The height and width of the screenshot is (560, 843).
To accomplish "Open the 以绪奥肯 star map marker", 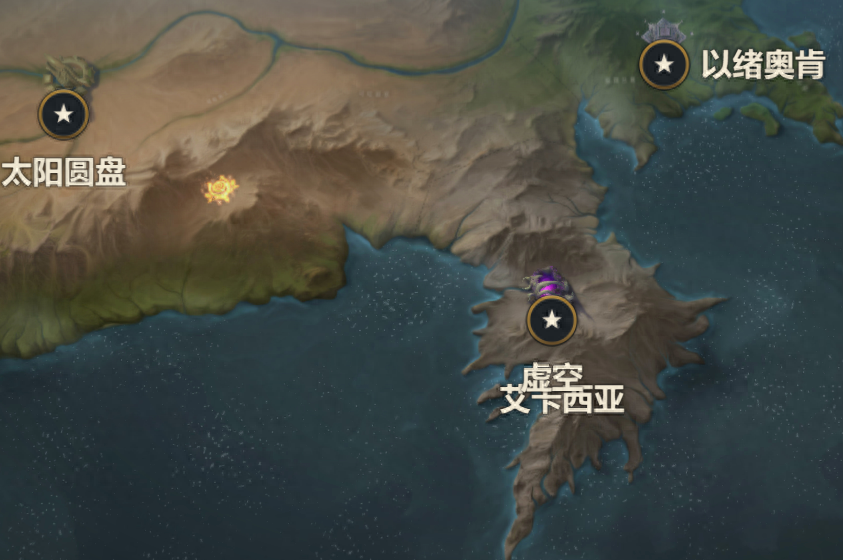I will (x=664, y=65).
